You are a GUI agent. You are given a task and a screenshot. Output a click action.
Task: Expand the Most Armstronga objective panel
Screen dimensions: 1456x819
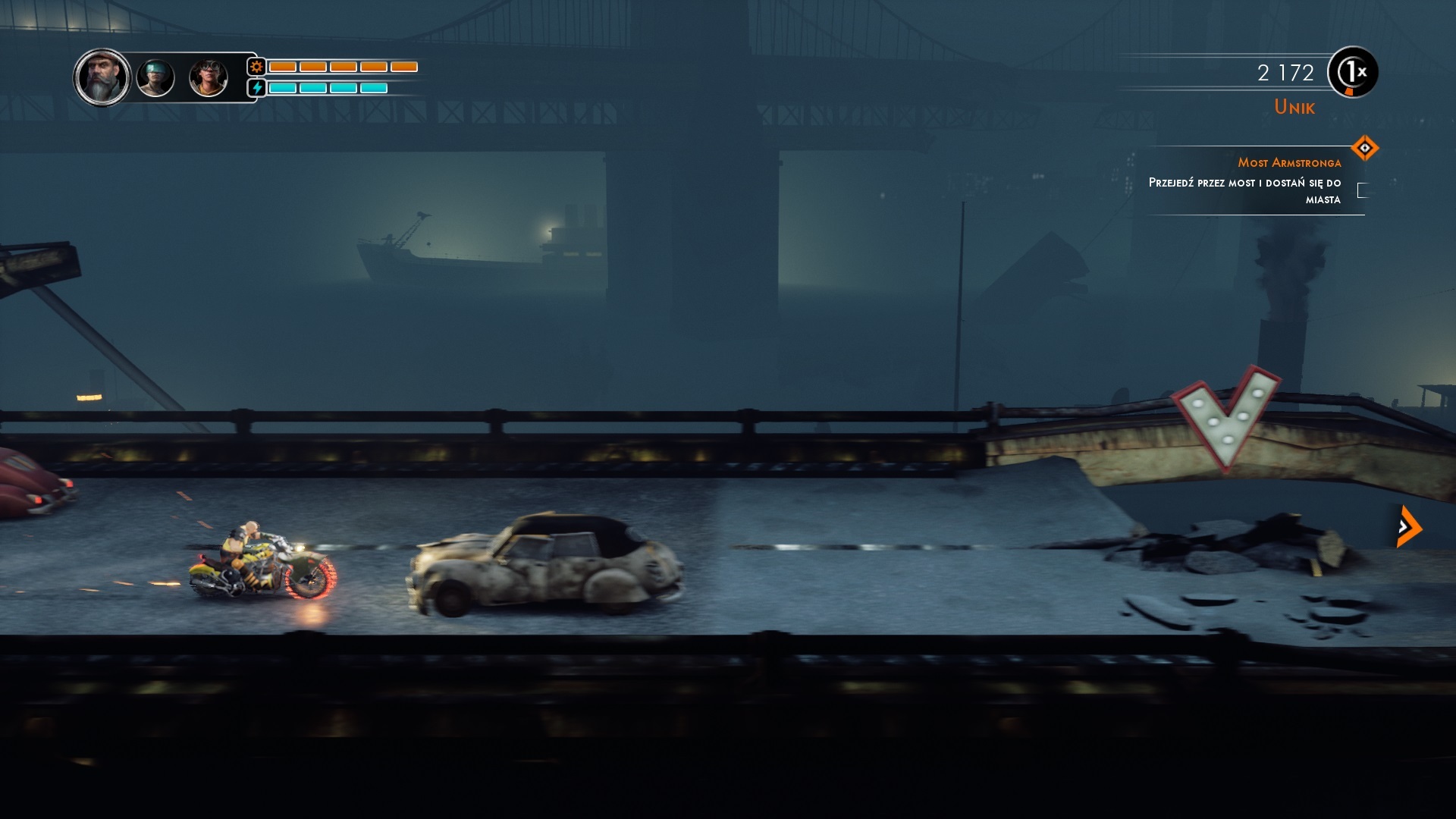tap(1290, 162)
